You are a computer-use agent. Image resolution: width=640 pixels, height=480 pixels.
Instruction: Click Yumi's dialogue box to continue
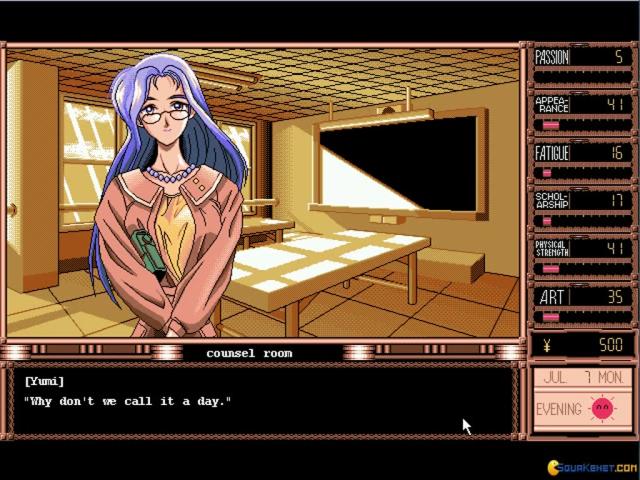pos(264,400)
